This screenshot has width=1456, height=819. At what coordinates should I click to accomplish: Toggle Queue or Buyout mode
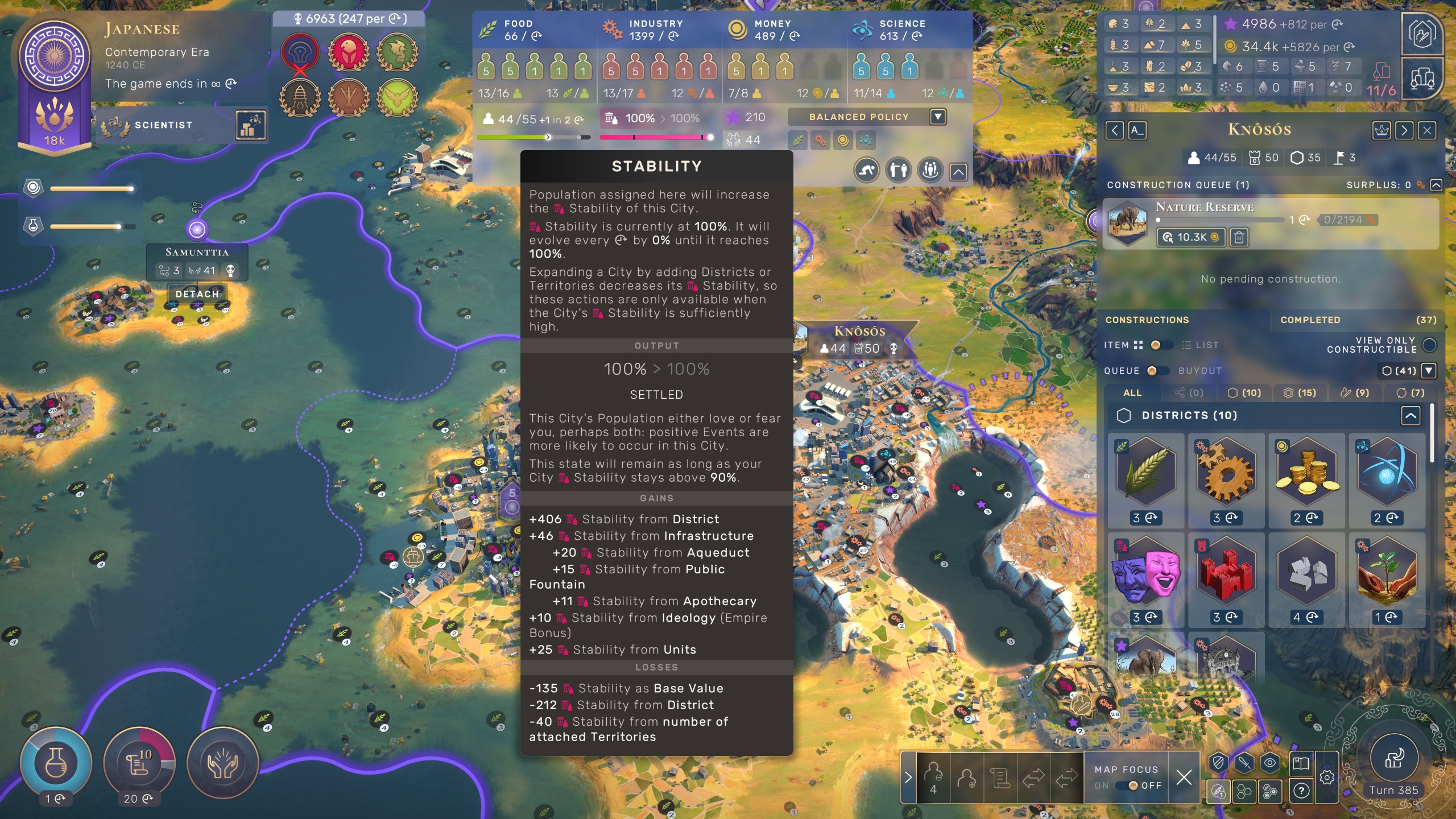coord(1157,371)
